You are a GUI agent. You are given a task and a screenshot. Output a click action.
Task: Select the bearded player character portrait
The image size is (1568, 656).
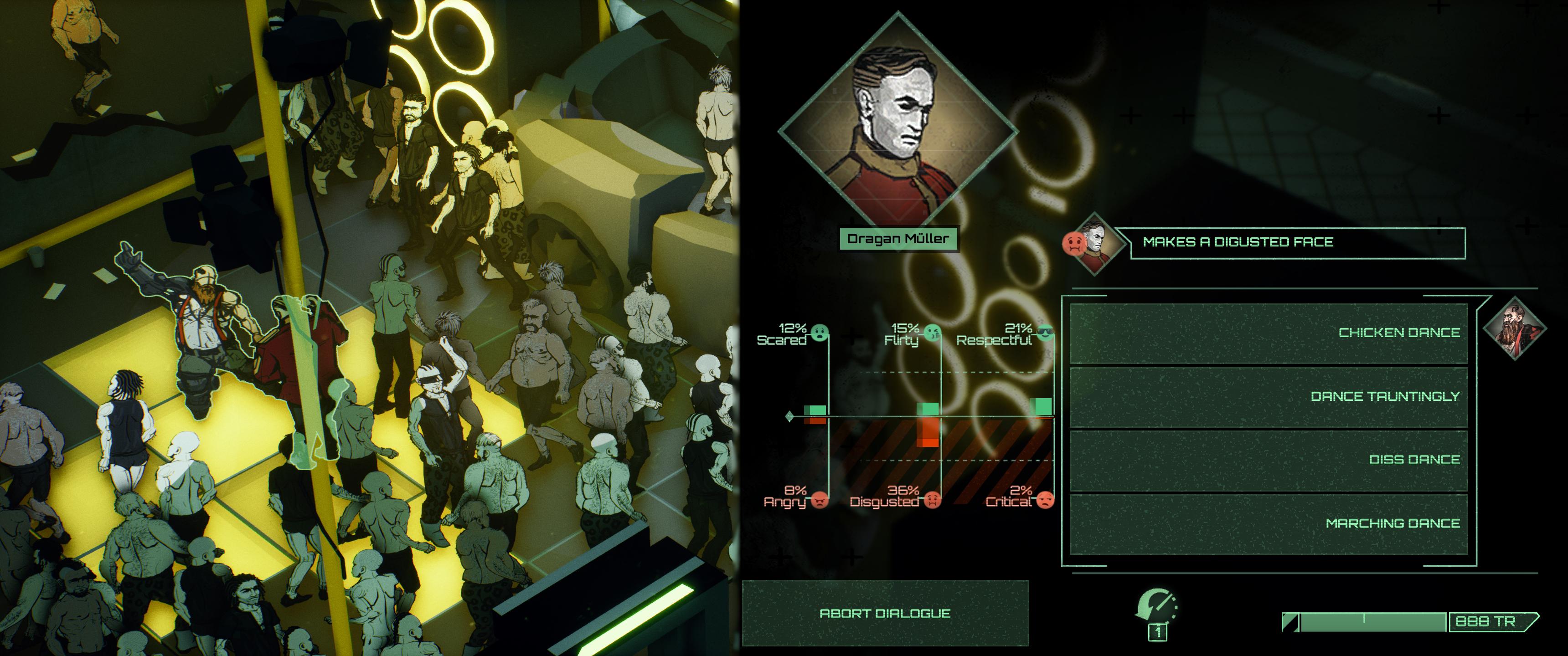point(1514,328)
